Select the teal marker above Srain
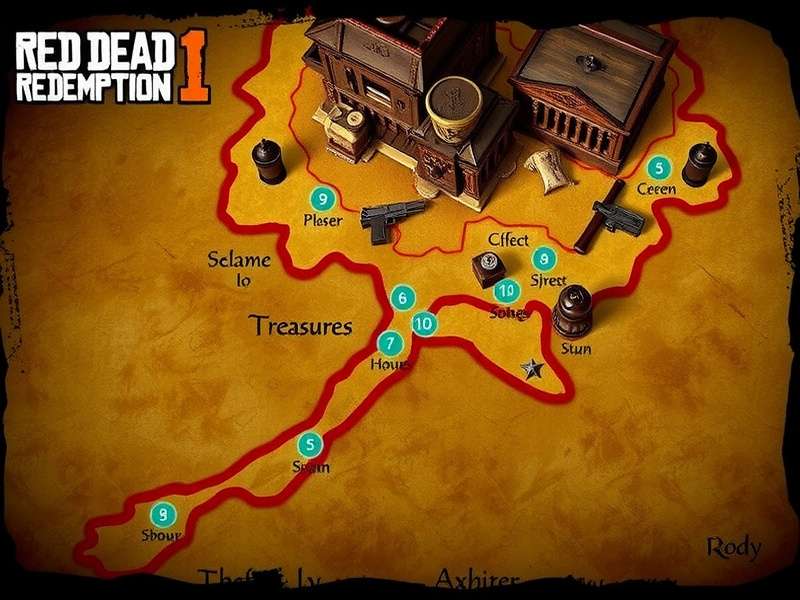Viewport: 800px width, 600px height. [x=311, y=445]
